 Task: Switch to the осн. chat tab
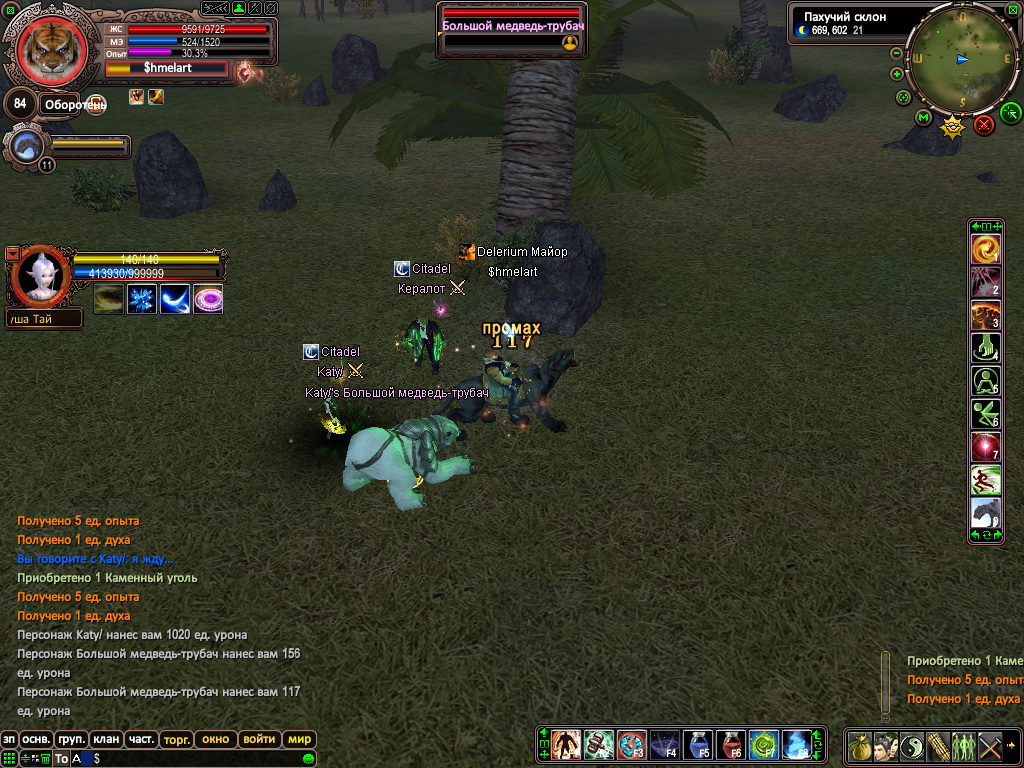pyautogui.click(x=36, y=739)
